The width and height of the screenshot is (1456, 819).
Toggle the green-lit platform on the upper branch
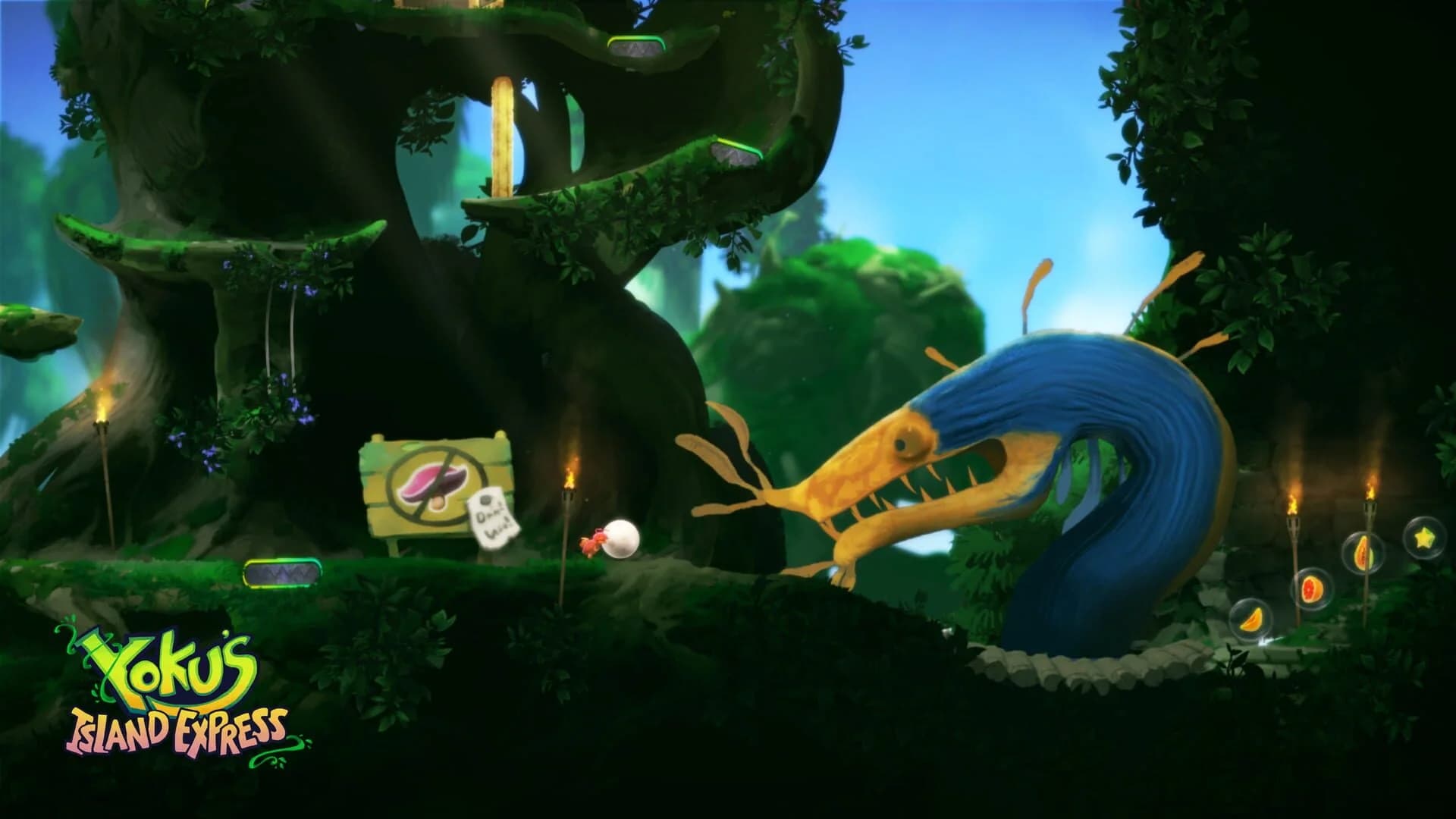(733, 150)
